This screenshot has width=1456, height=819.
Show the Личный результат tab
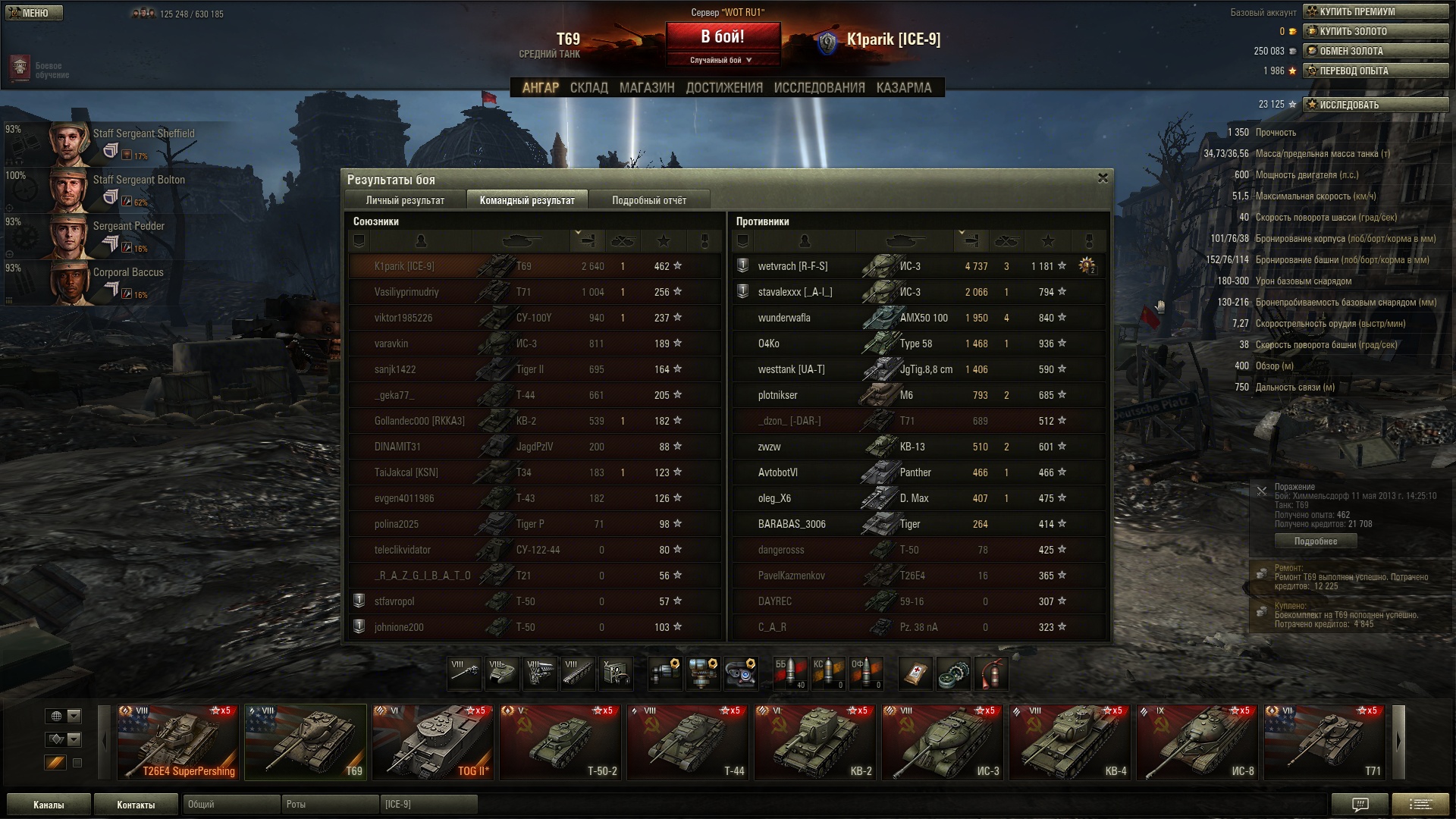(x=405, y=200)
